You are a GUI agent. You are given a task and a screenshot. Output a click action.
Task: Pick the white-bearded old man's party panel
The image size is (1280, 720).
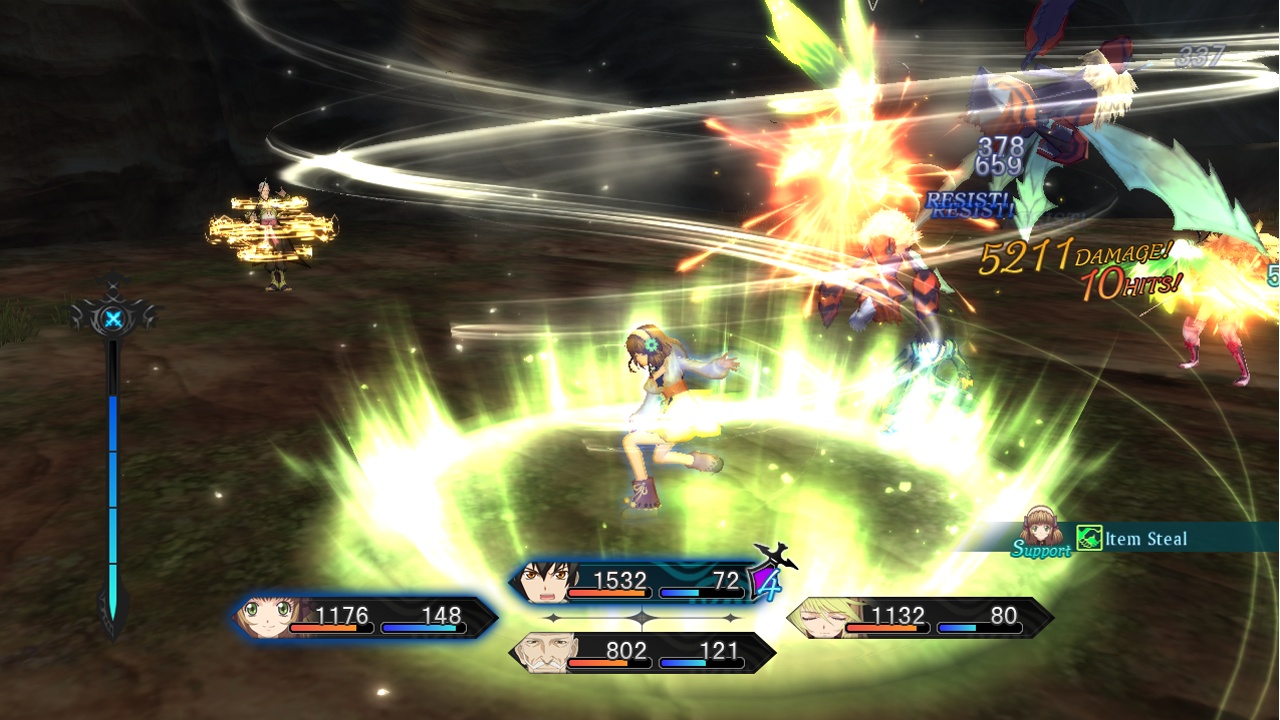pos(642,653)
